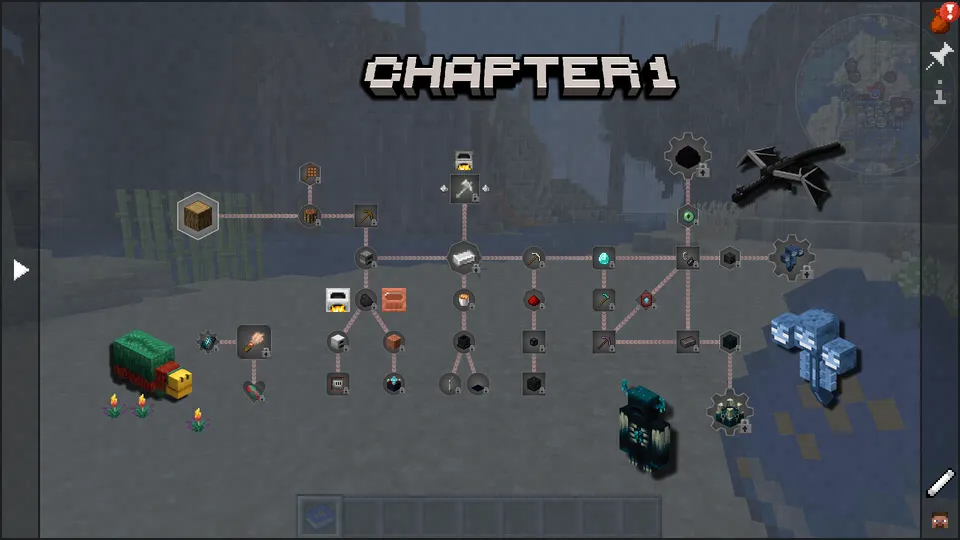Open the quest book info button
The width and height of the screenshot is (960, 540).
[939, 96]
